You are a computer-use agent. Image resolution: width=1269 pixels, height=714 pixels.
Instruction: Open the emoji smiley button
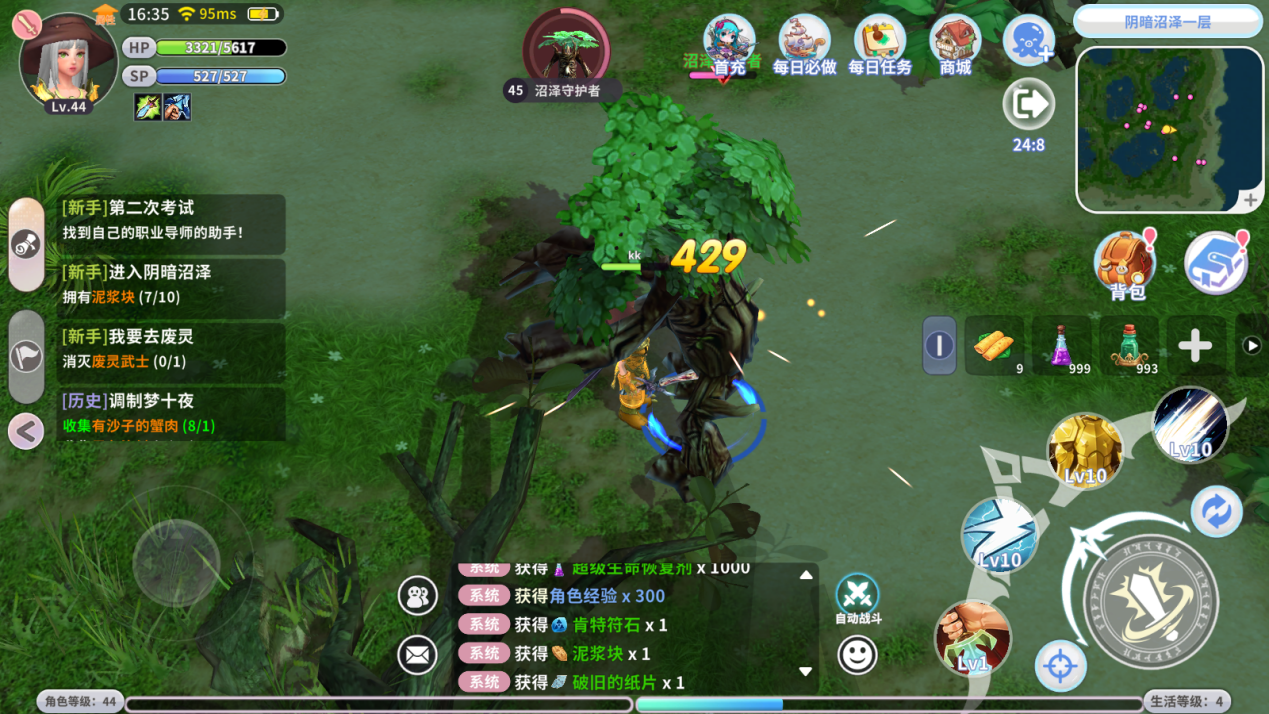857,656
